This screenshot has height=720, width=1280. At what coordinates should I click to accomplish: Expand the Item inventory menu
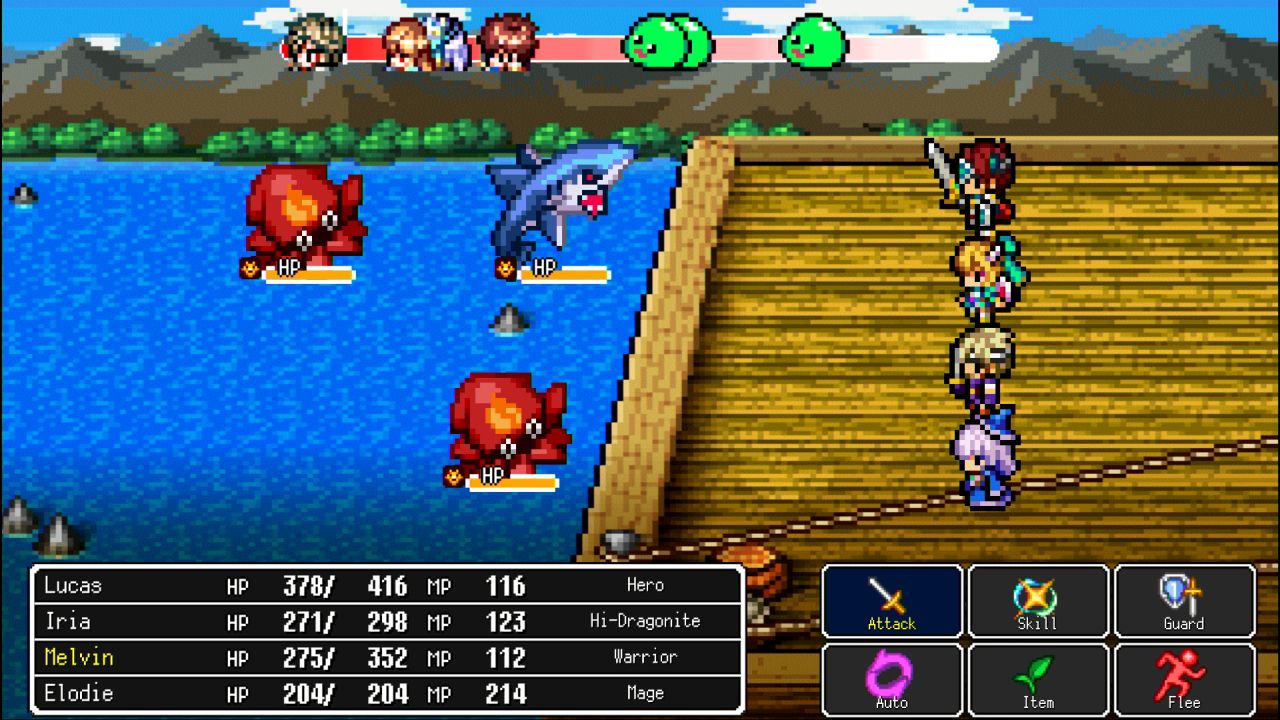click(x=1037, y=678)
